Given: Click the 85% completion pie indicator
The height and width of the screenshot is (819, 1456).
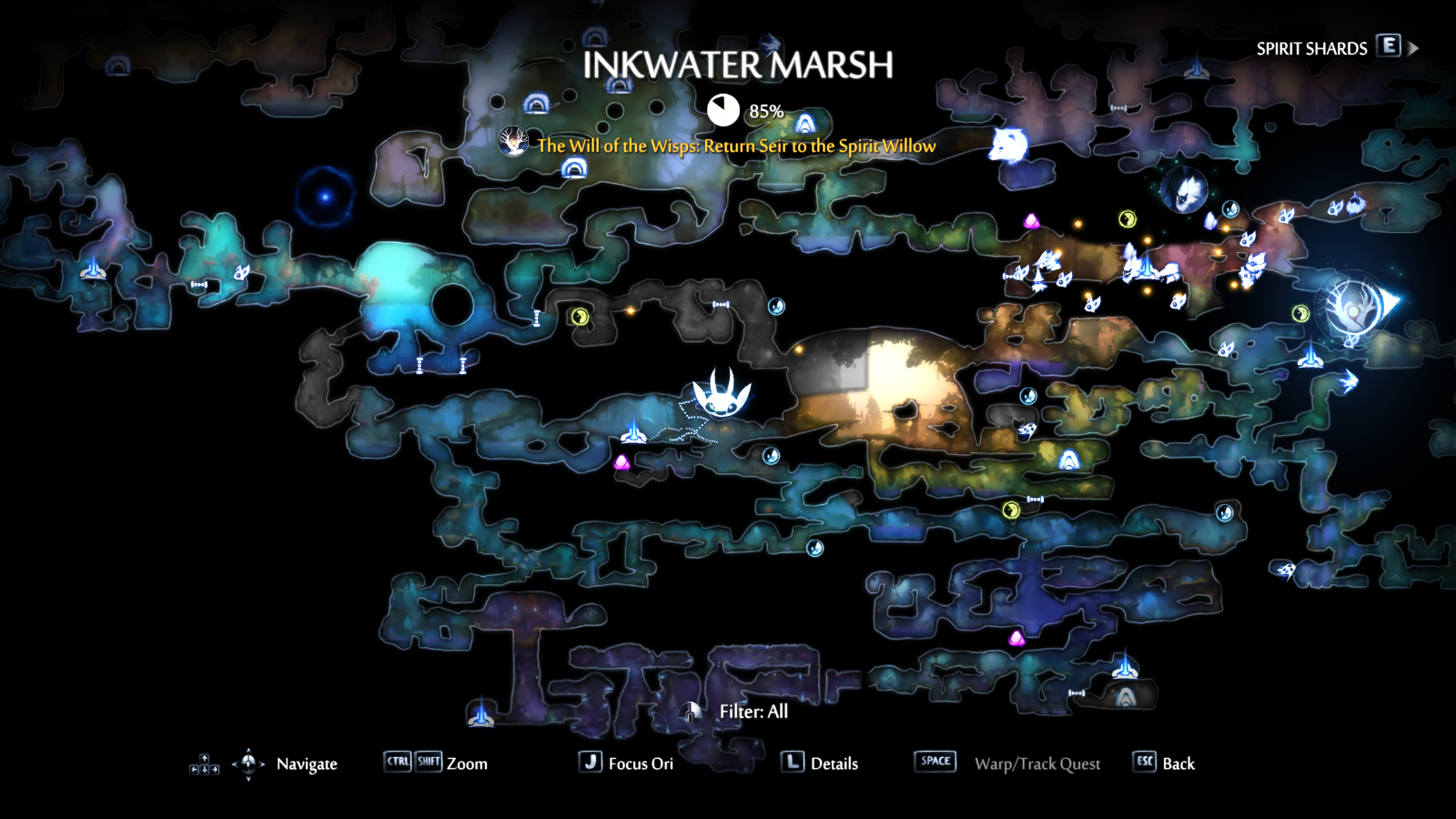Looking at the screenshot, I should coord(723,106).
